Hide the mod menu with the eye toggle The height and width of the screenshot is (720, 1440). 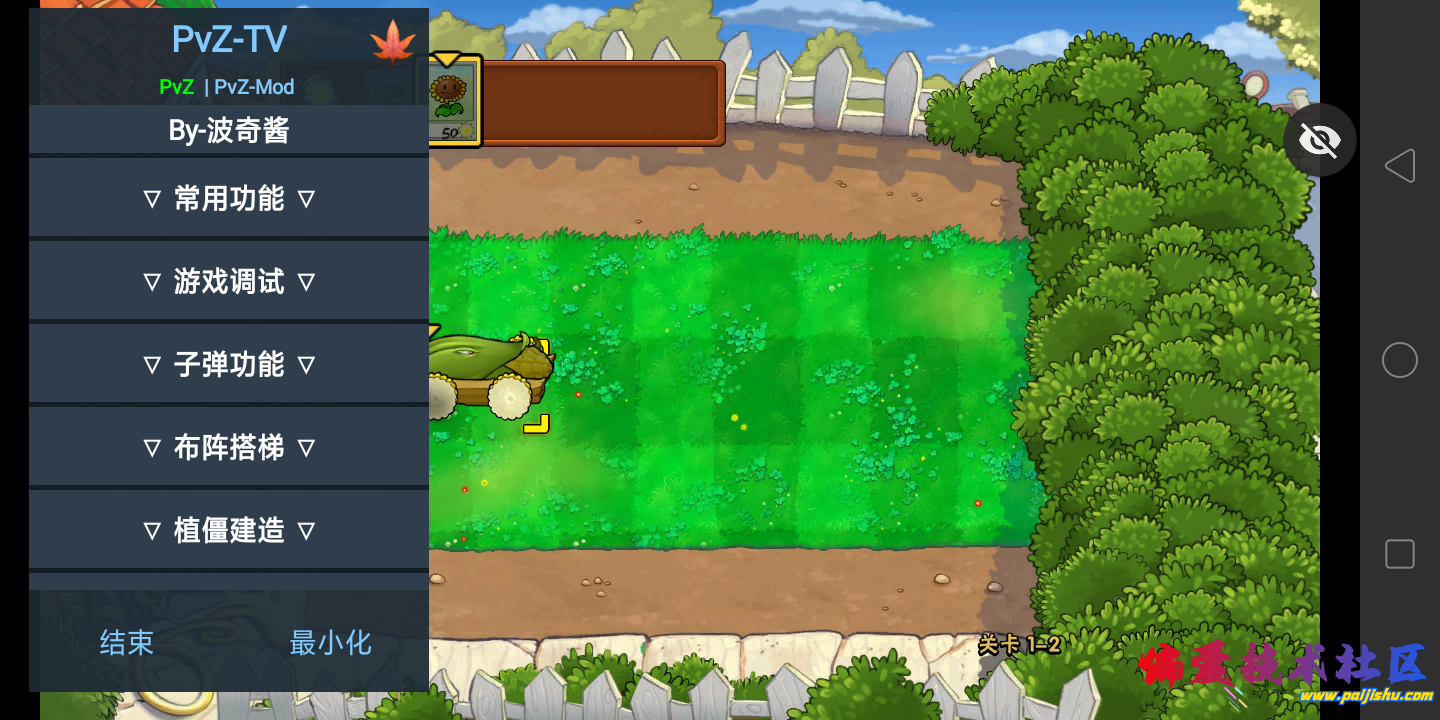(1319, 140)
